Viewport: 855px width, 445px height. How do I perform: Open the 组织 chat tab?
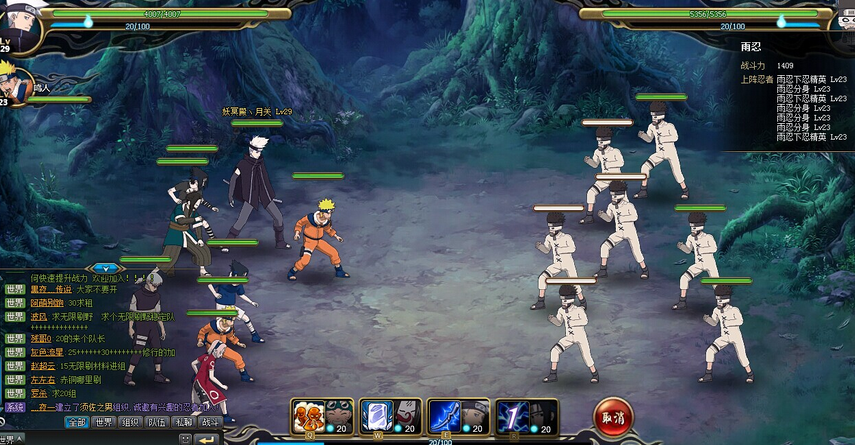click(x=131, y=422)
